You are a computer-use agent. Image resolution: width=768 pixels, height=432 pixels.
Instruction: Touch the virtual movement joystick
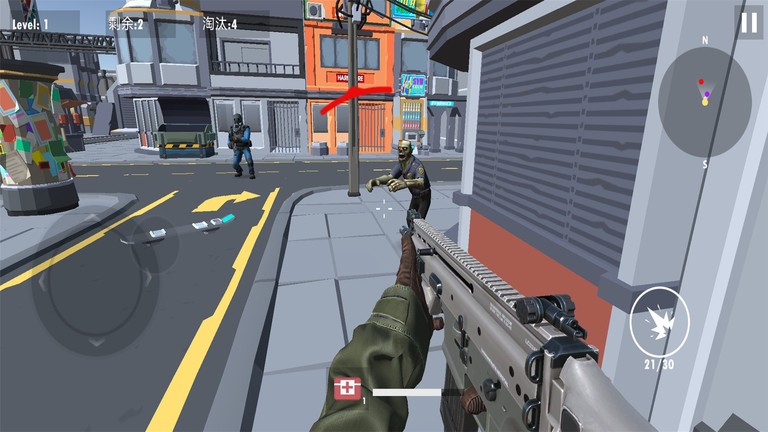point(97,283)
